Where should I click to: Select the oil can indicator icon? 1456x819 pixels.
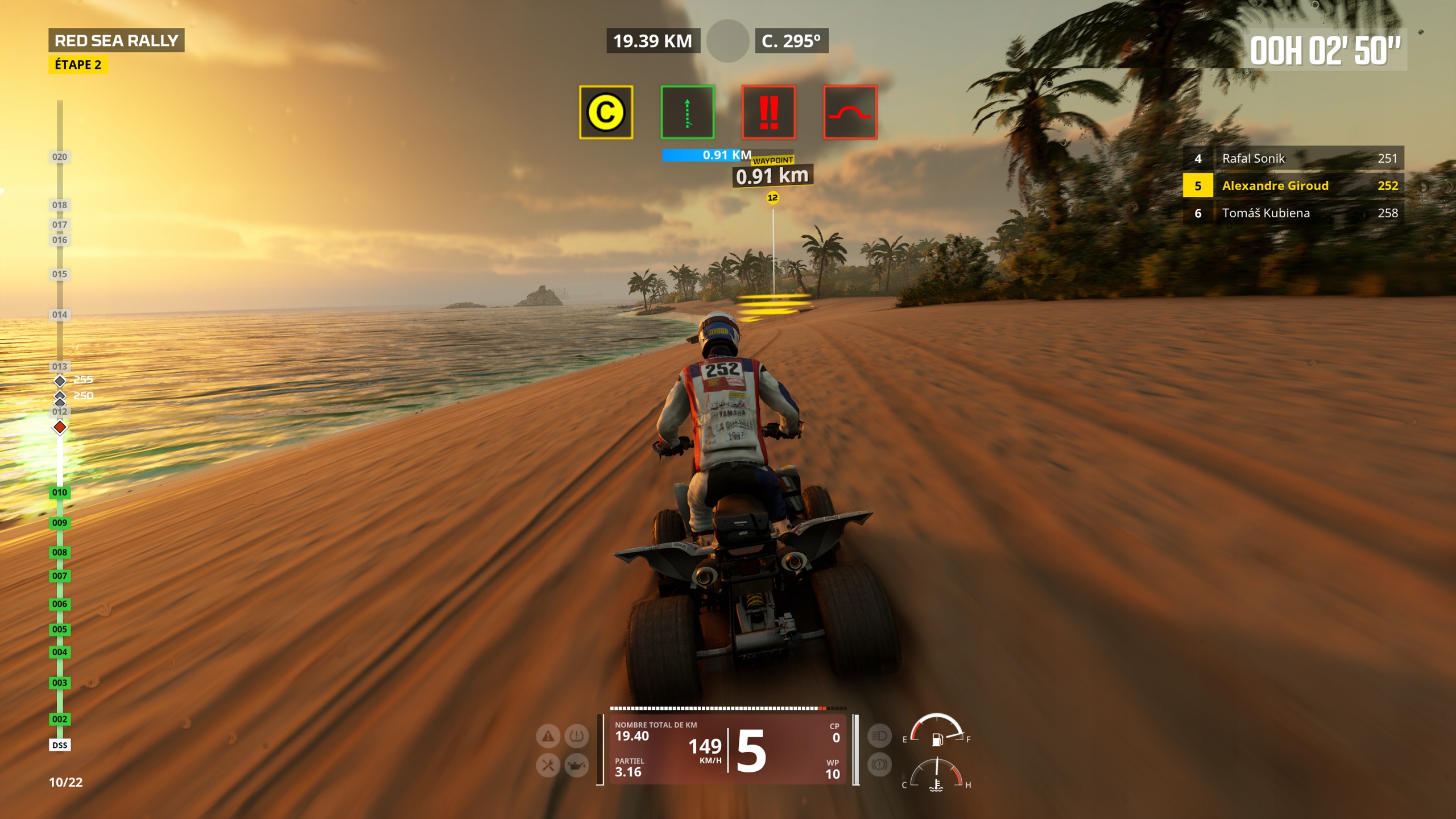(576, 766)
